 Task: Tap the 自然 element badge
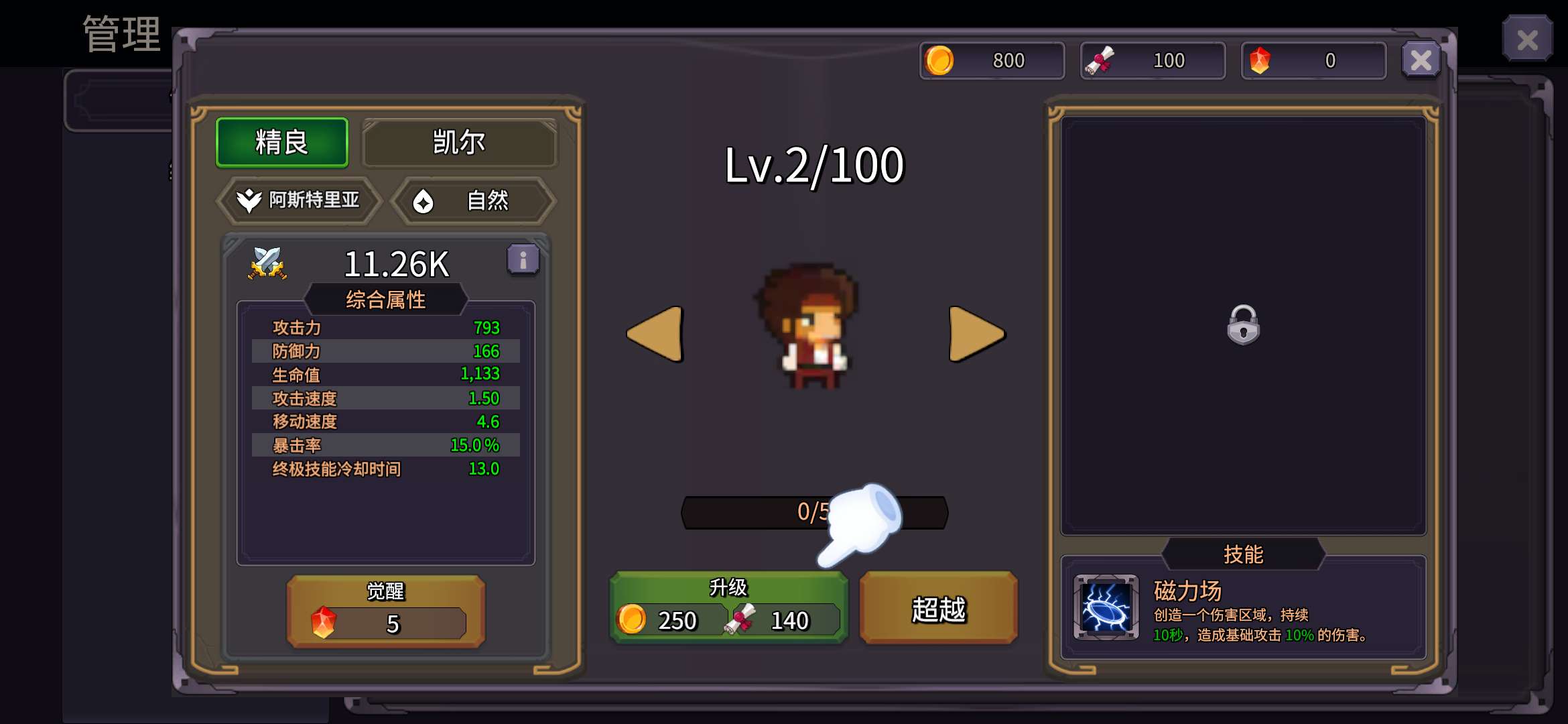click(x=473, y=200)
